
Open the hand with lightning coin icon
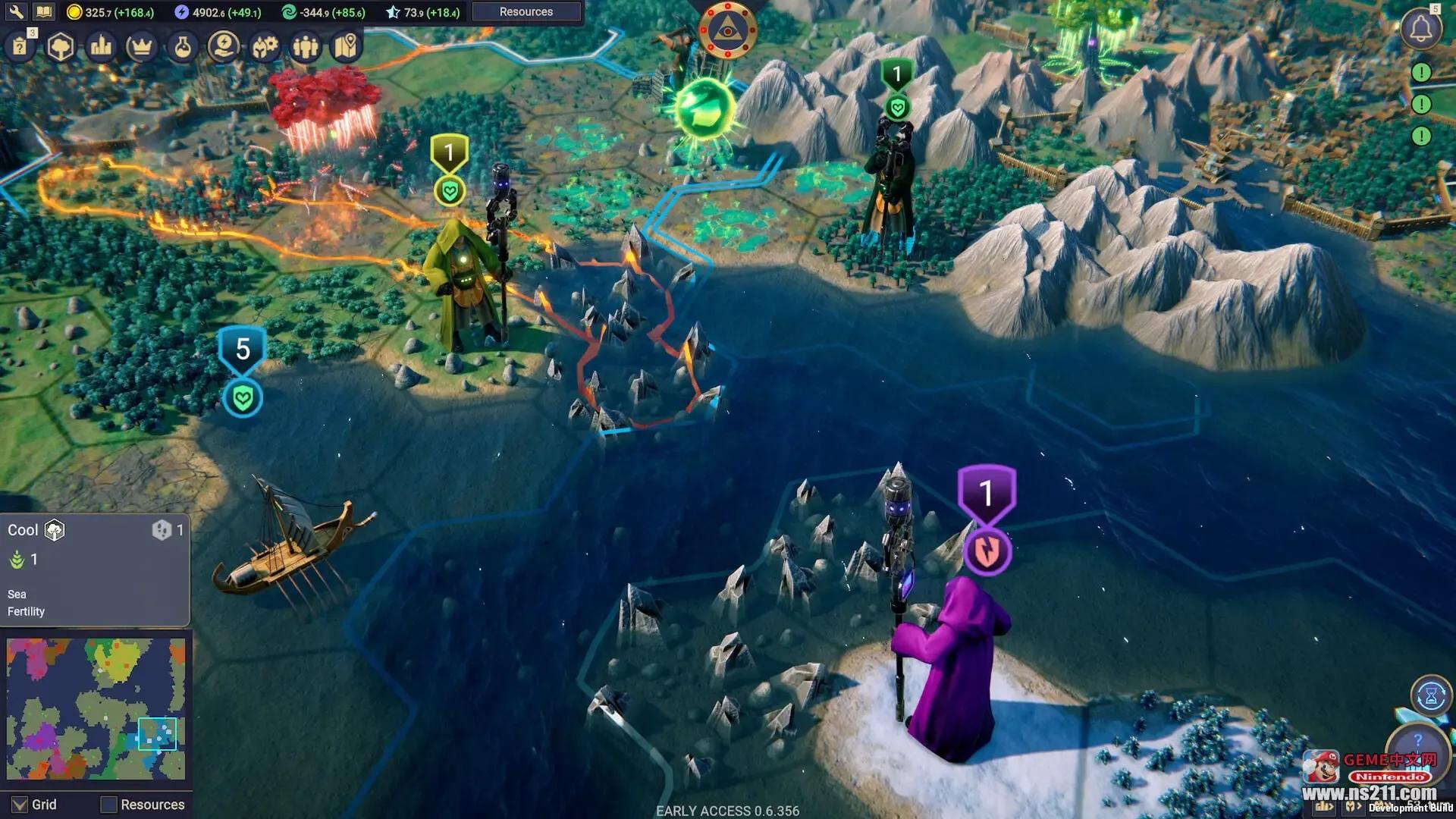pyautogui.click(x=223, y=47)
